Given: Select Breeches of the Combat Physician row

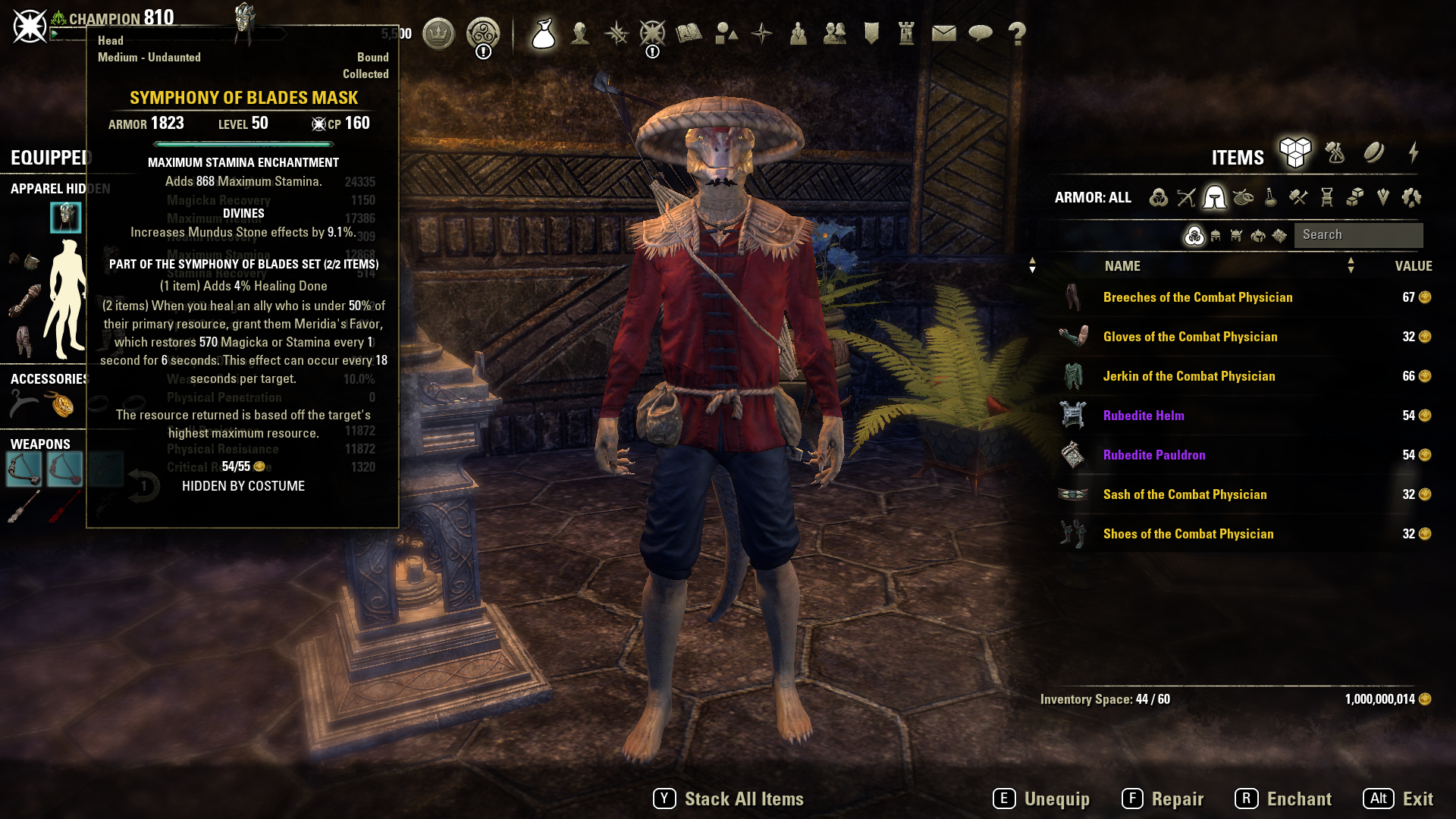Looking at the screenshot, I should click(1197, 297).
